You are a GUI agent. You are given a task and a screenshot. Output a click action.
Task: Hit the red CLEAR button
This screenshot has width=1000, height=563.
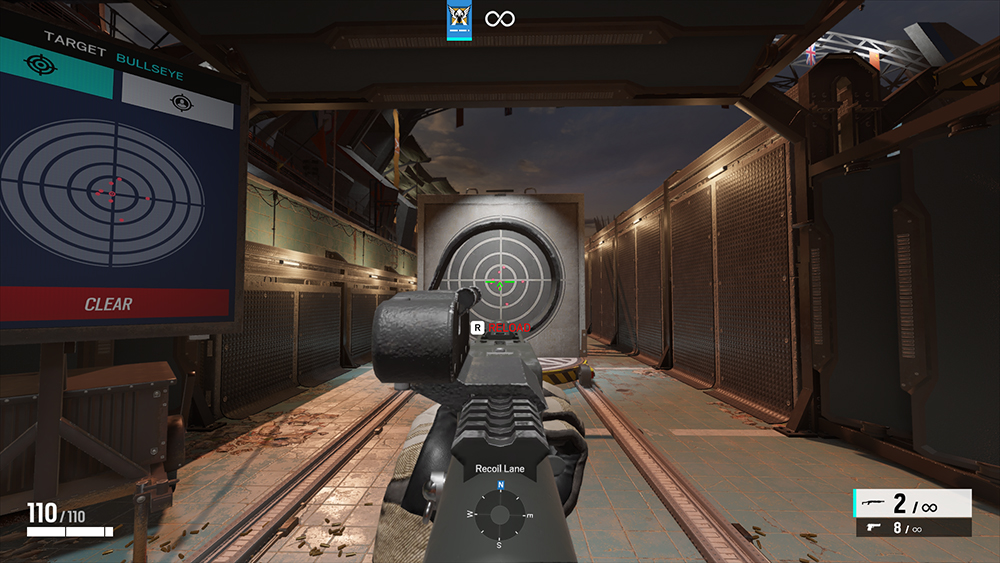[110, 304]
